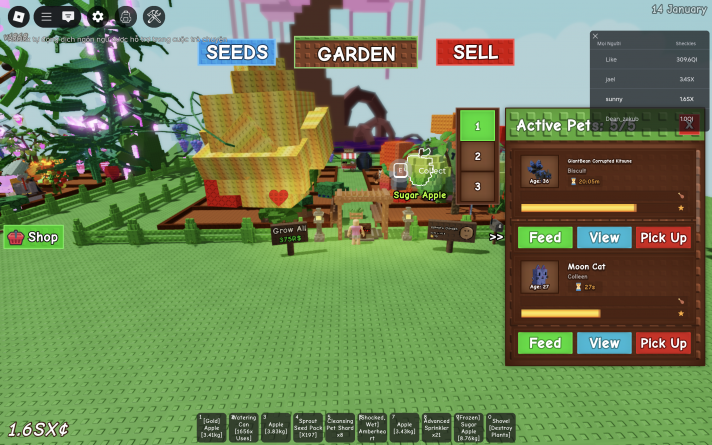This screenshot has height=445, width=712.
Task: Teleport using the SEEDS button
Action: click(x=236, y=52)
